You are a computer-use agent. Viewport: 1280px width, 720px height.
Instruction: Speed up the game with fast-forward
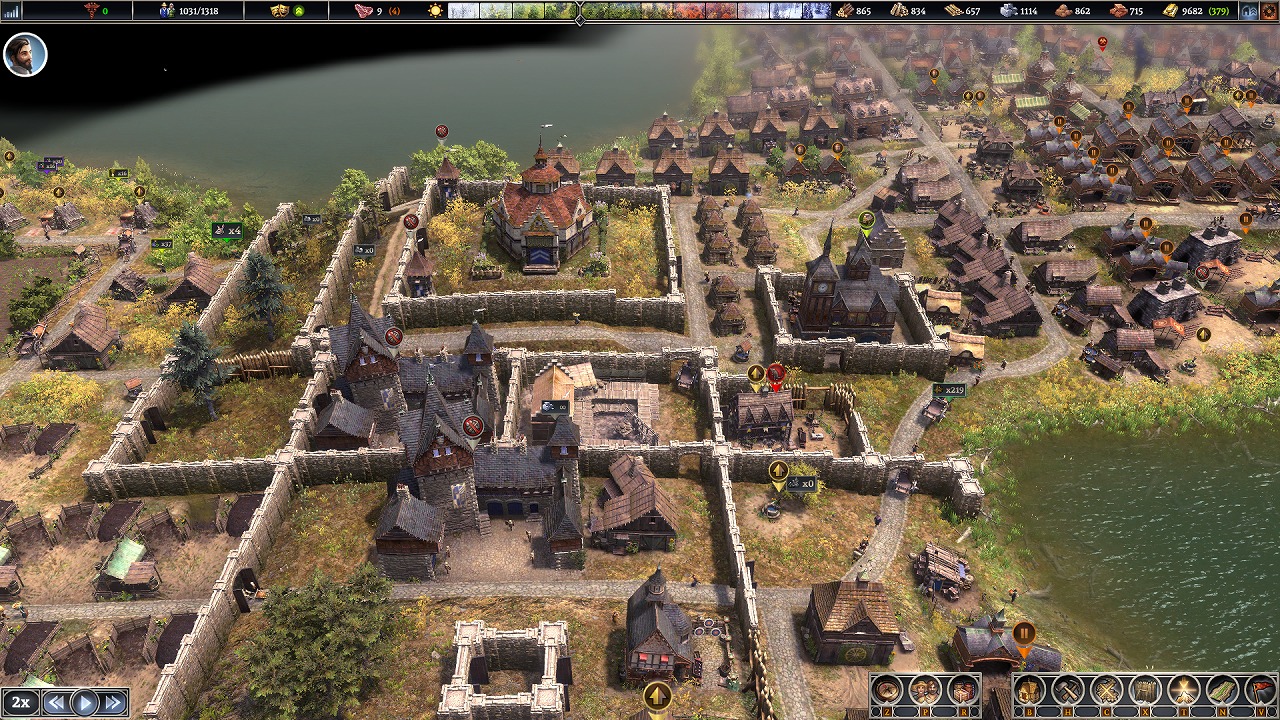pyautogui.click(x=114, y=703)
